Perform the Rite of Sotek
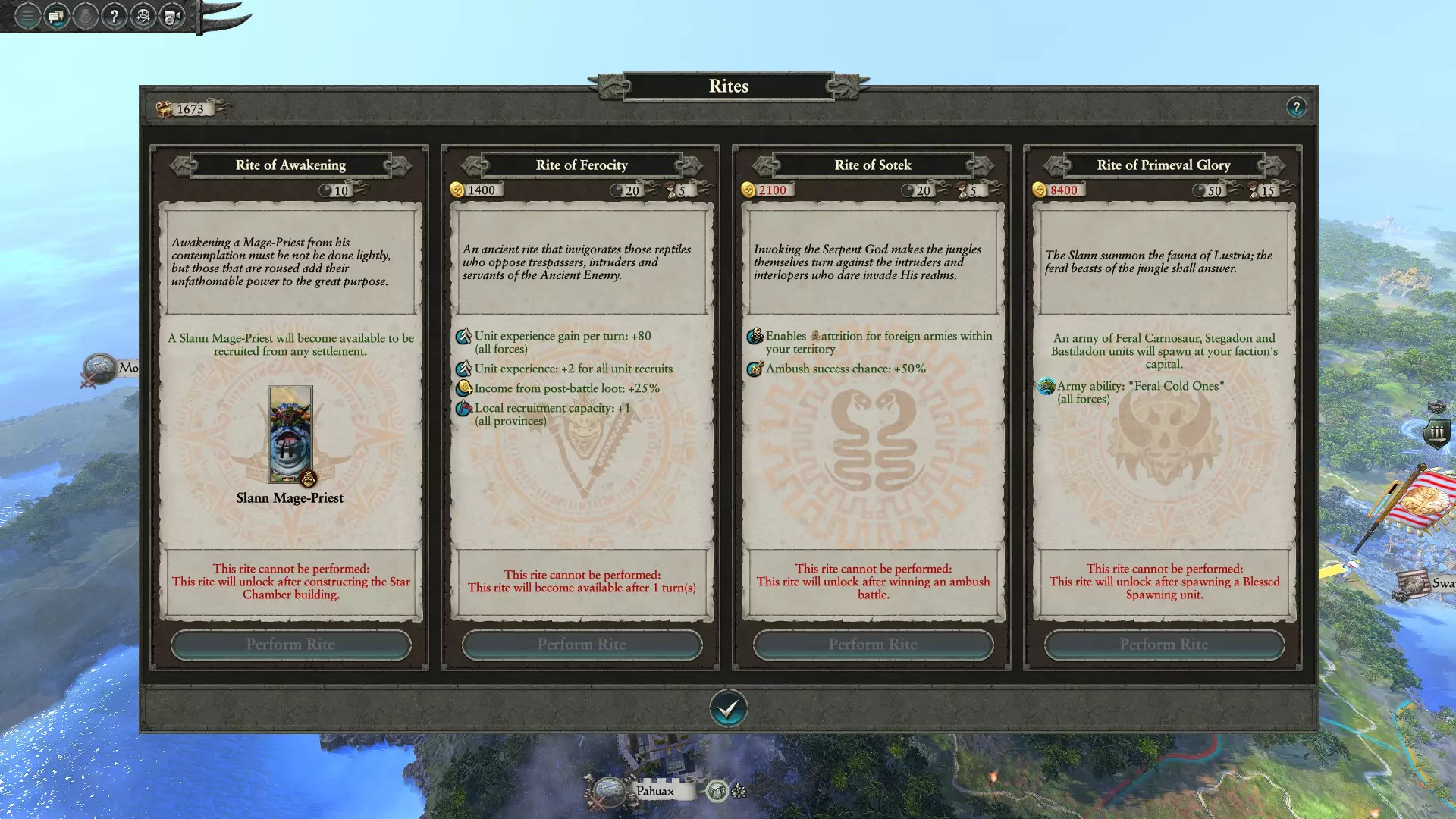Image resolution: width=1456 pixels, height=819 pixels. [x=873, y=645]
